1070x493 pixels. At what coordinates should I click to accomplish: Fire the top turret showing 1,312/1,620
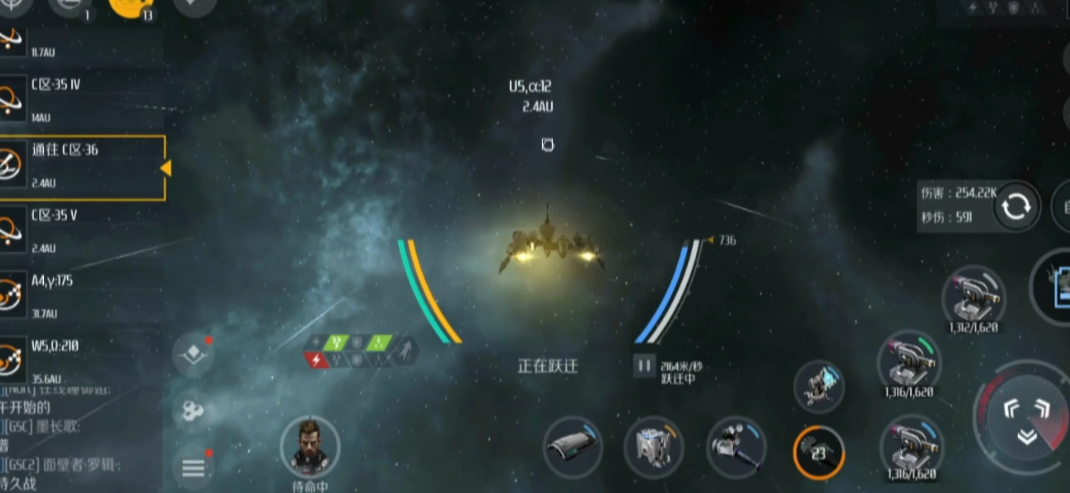tap(972, 296)
